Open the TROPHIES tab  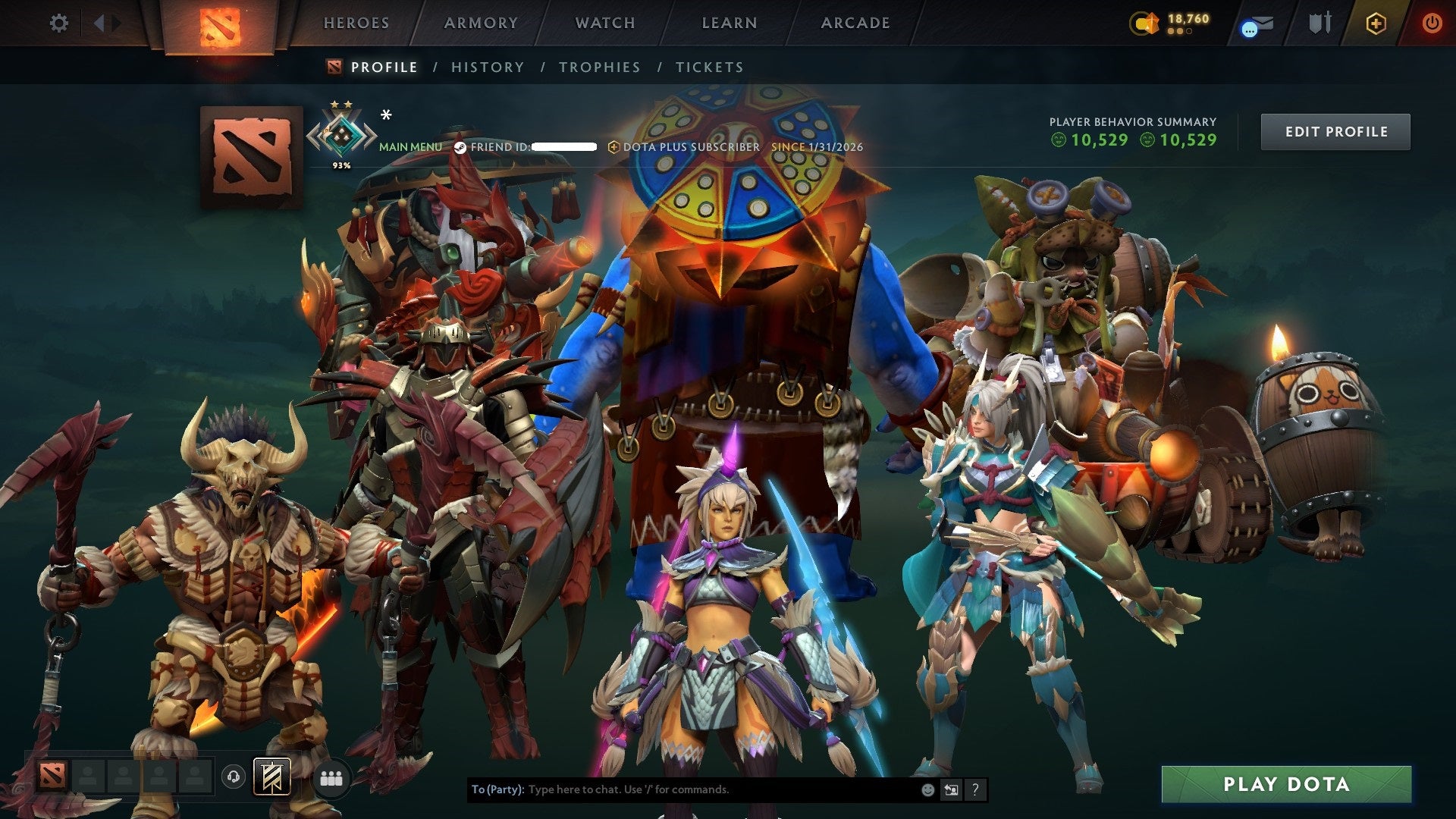[x=600, y=67]
